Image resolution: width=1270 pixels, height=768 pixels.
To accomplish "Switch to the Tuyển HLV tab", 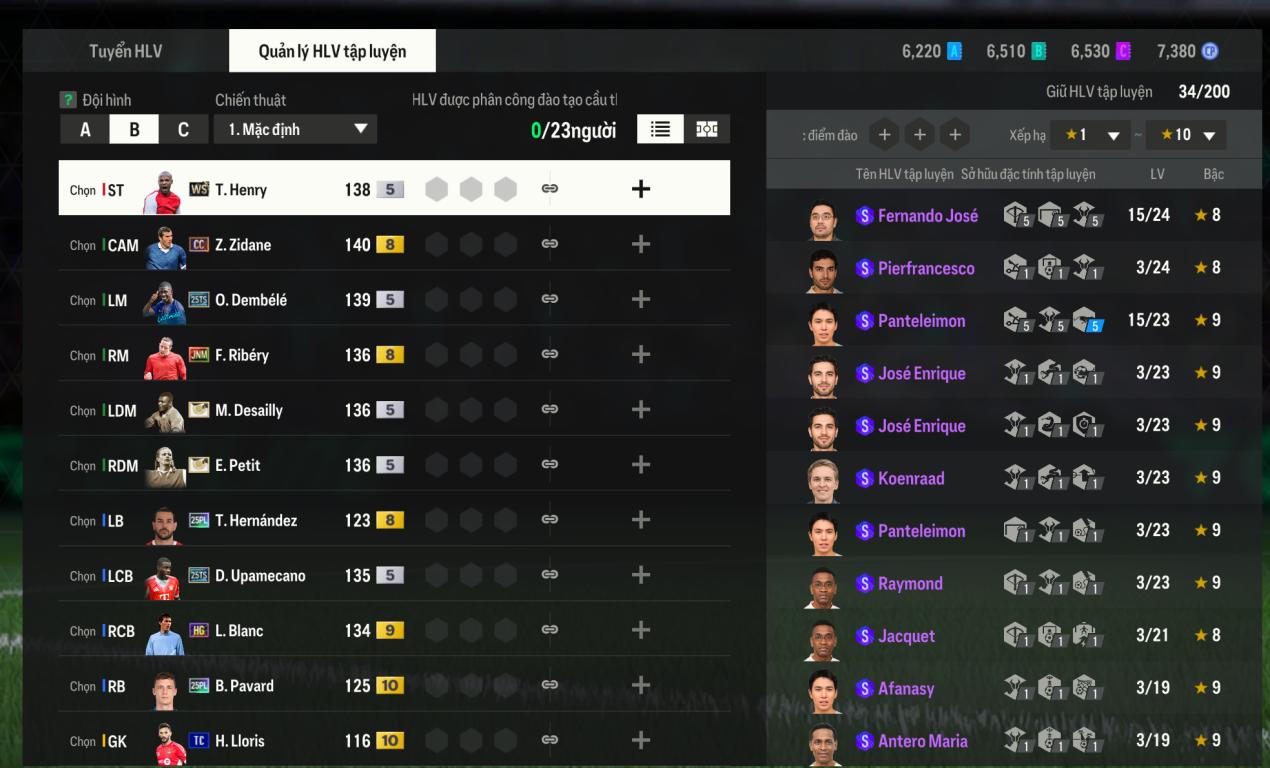I will [125, 51].
